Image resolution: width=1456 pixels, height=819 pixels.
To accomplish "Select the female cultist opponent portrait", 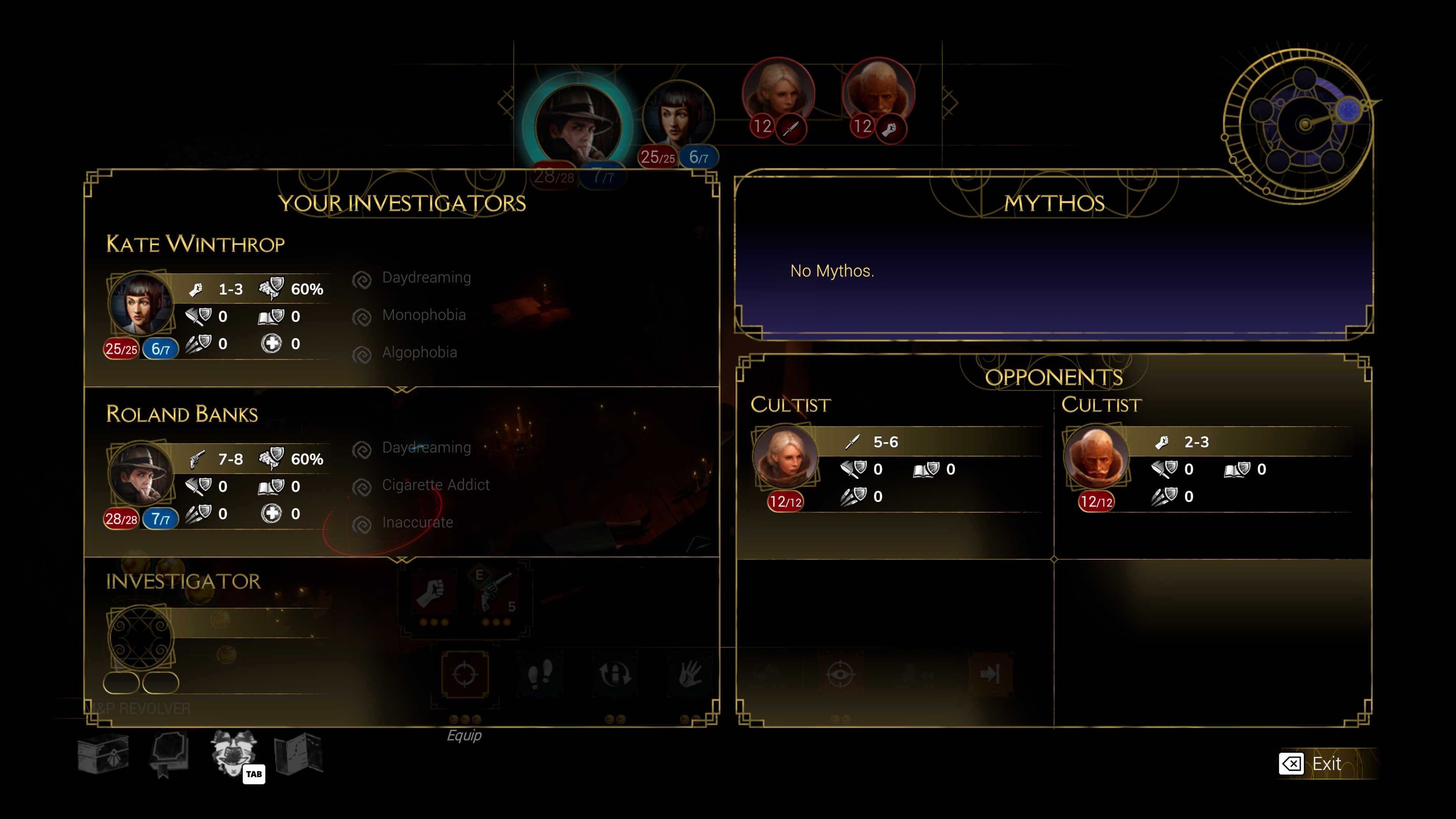I will coord(785,457).
